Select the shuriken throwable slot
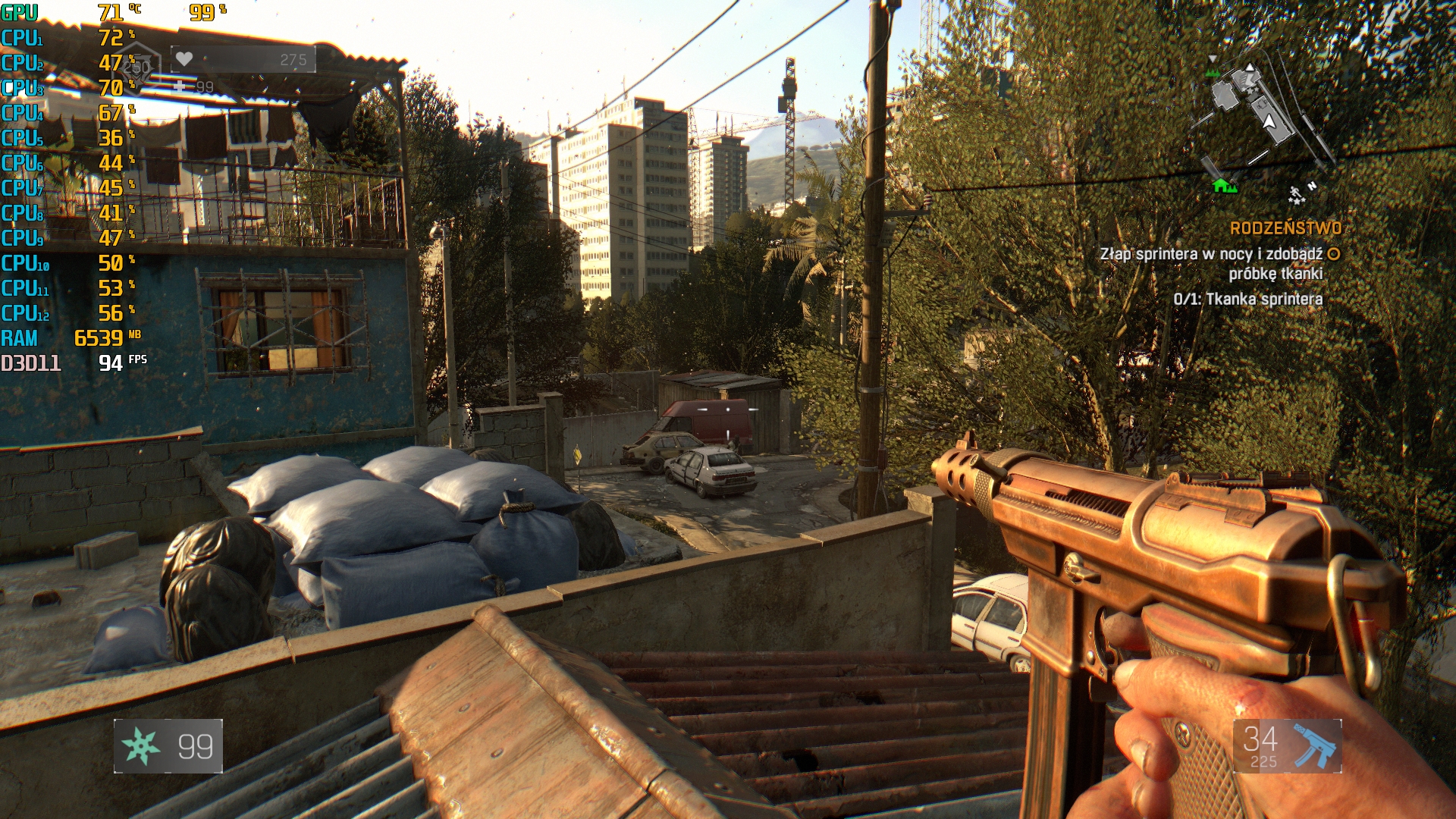This screenshot has height=819, width=1456. 168,746
